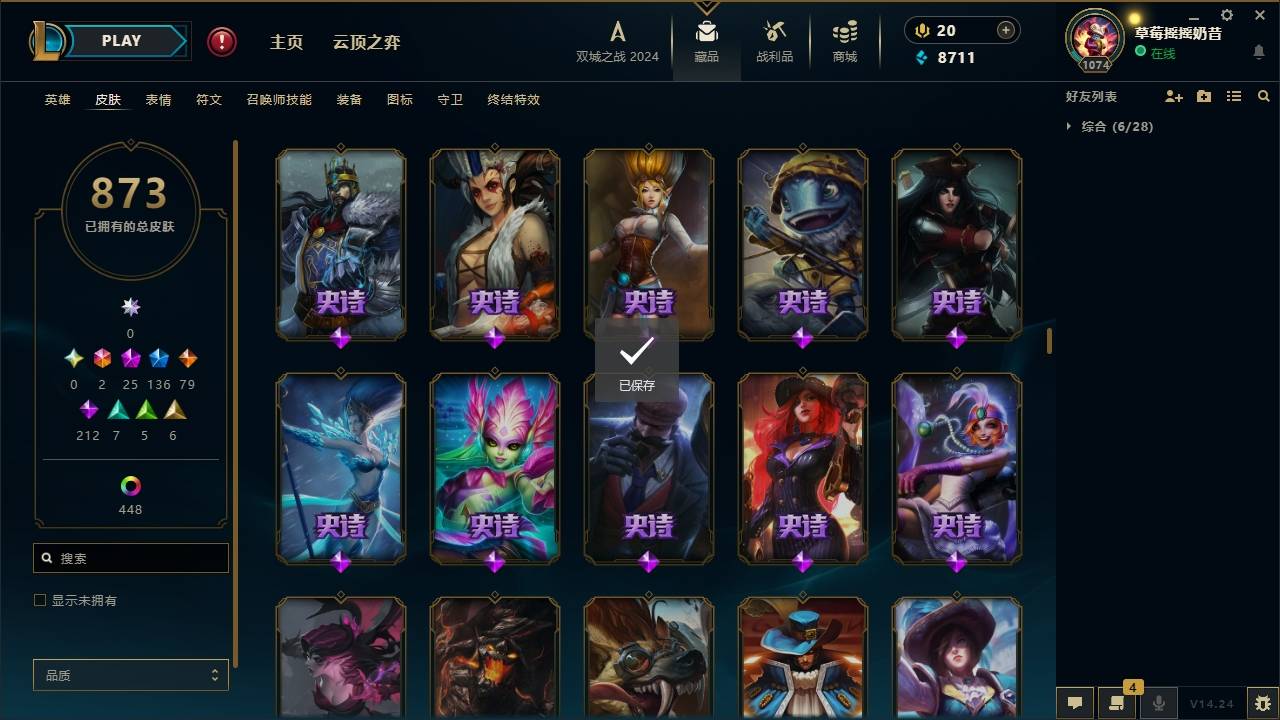1280x720 pixels.
Task: Click inside the 搜索 skin search field
Action: point(130,558)
